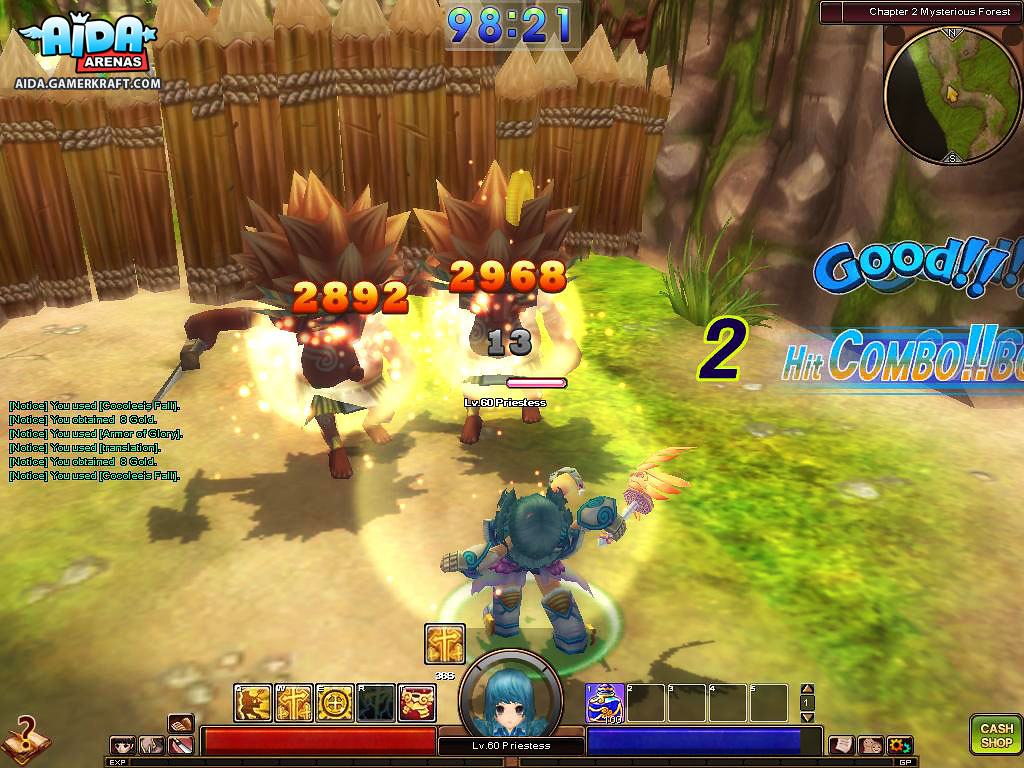Image resolution: width=1024 pixels, height=768 pixels.
Task: Open the two-faces social icon
Action: click(x=870, y=745)
